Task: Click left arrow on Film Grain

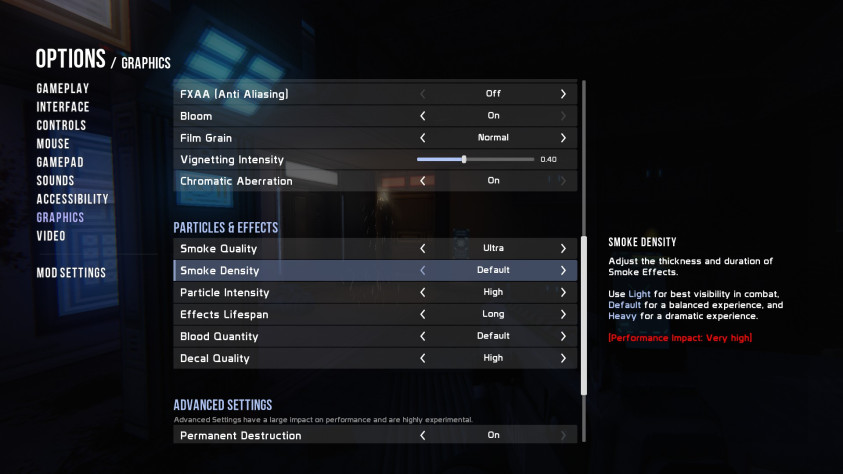Action: tap(423, 138)
